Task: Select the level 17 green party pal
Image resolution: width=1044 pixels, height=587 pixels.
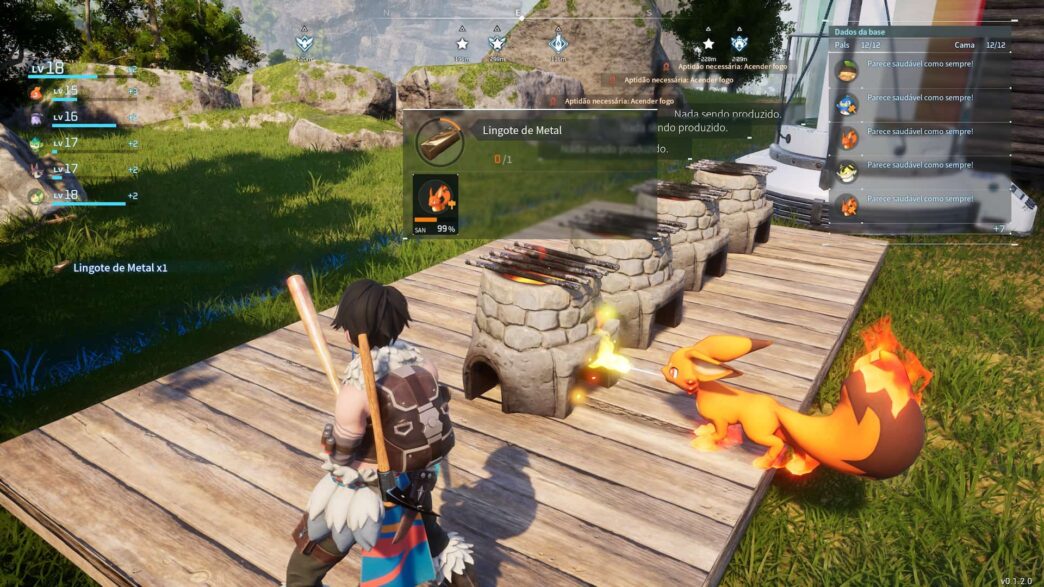Action: click(x=36, y=144)
